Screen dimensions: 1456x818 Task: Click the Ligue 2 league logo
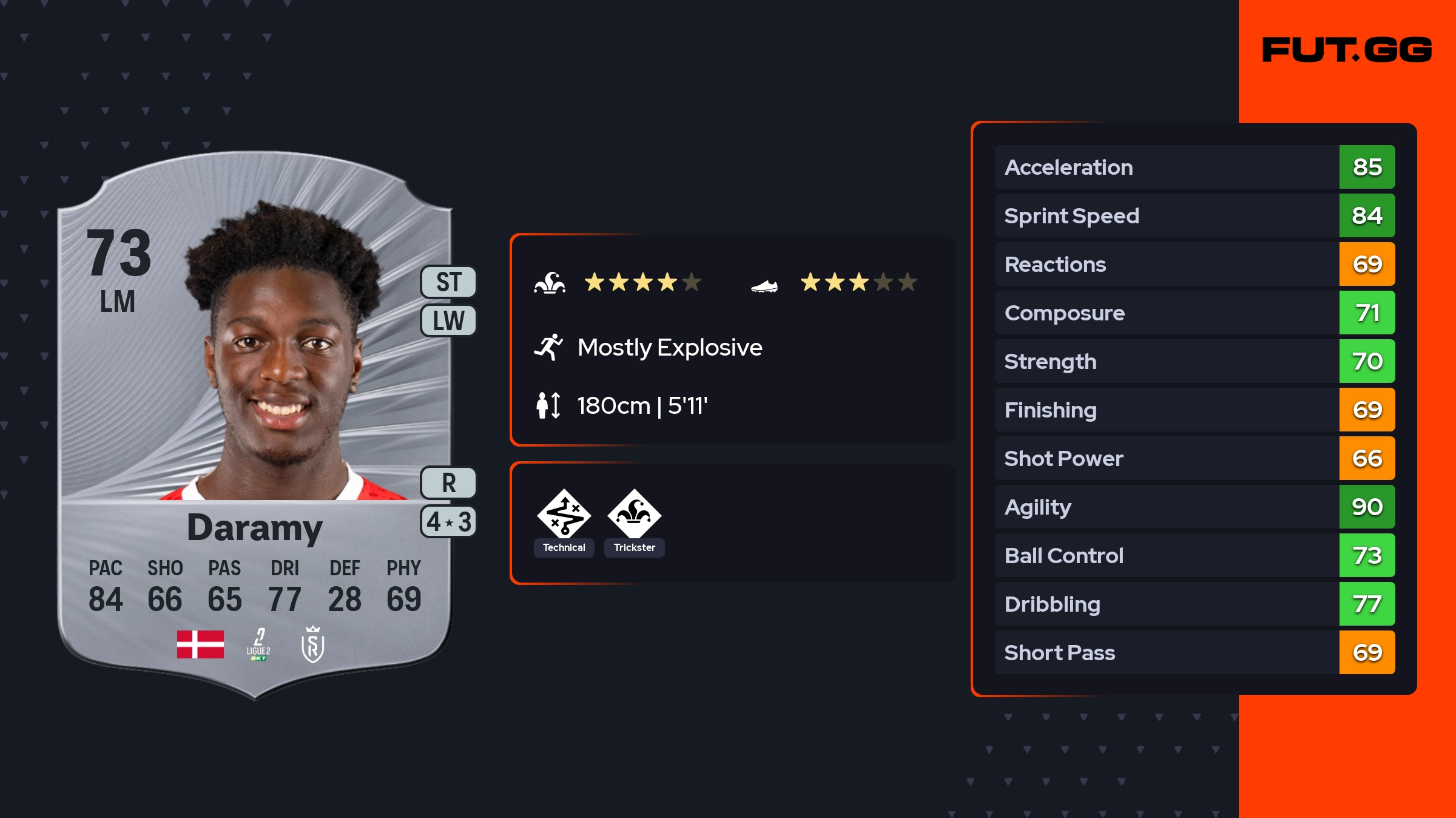pyautogui.click(x=258, y=644)
